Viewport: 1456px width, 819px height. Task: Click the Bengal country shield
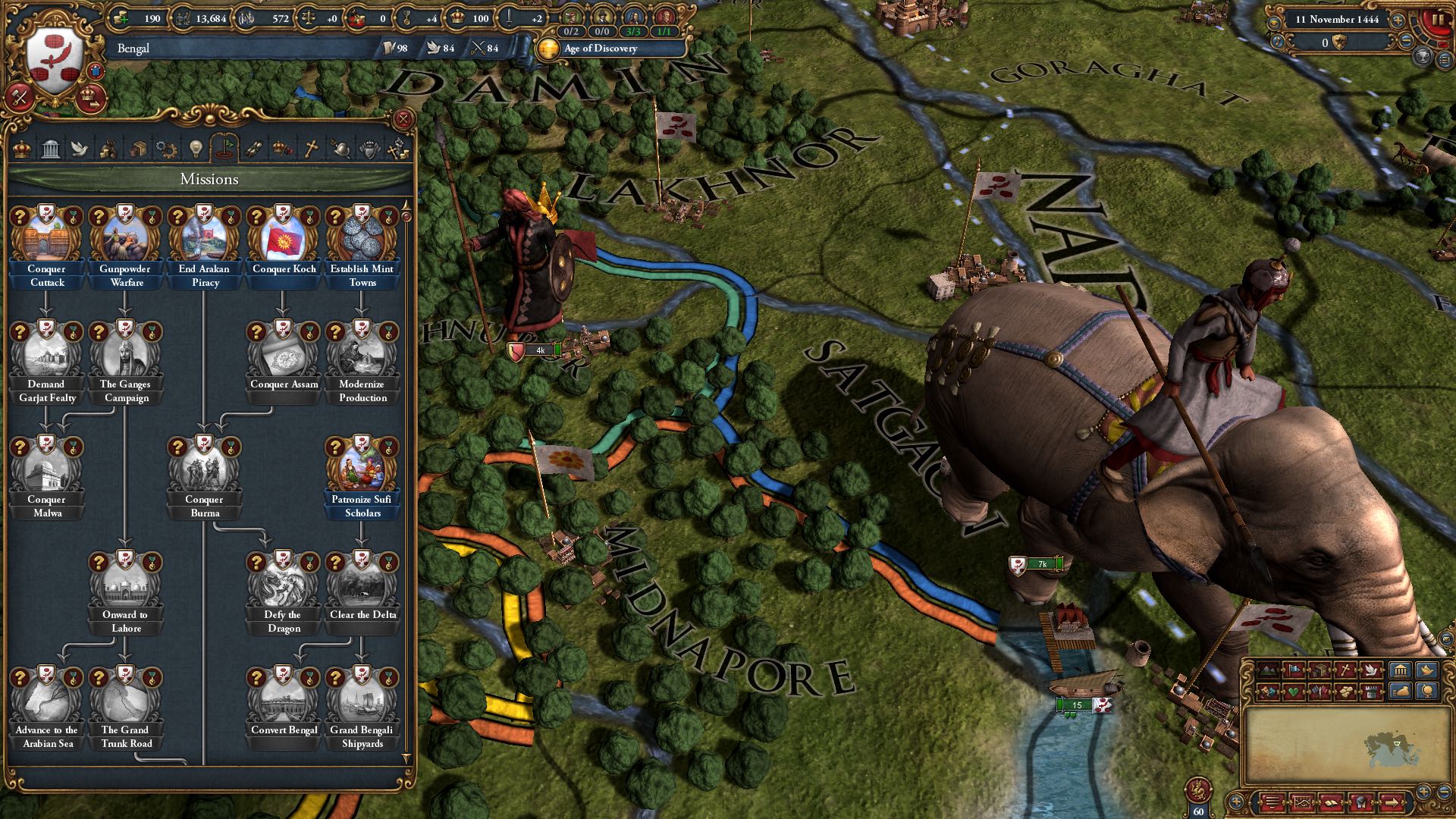55,61
